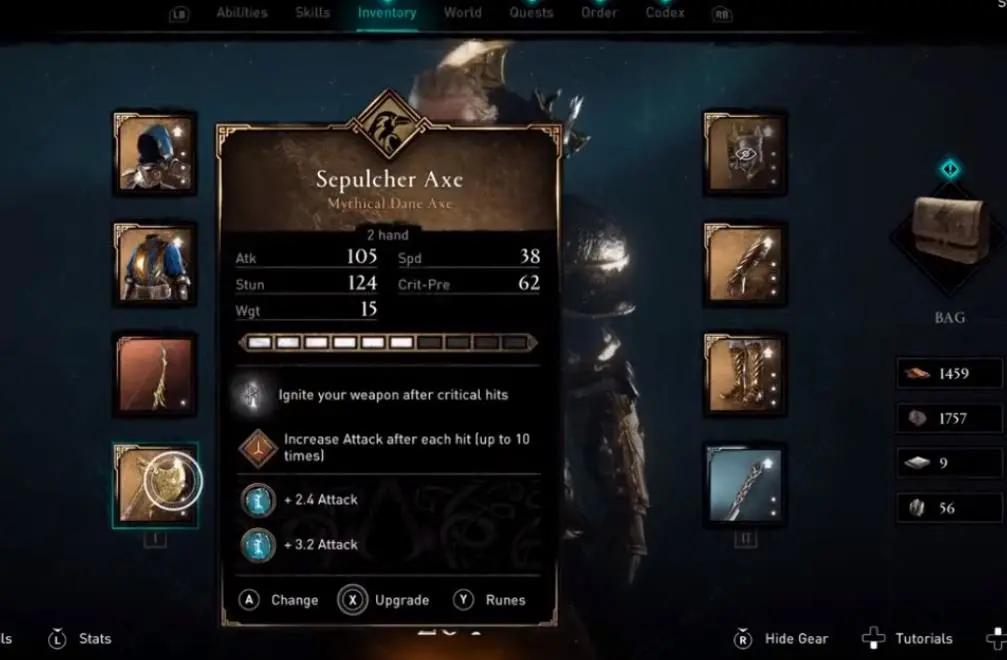1007x660 pixels.
Task: Select the blue torso armor slot
Action: (x=155, y=264)
